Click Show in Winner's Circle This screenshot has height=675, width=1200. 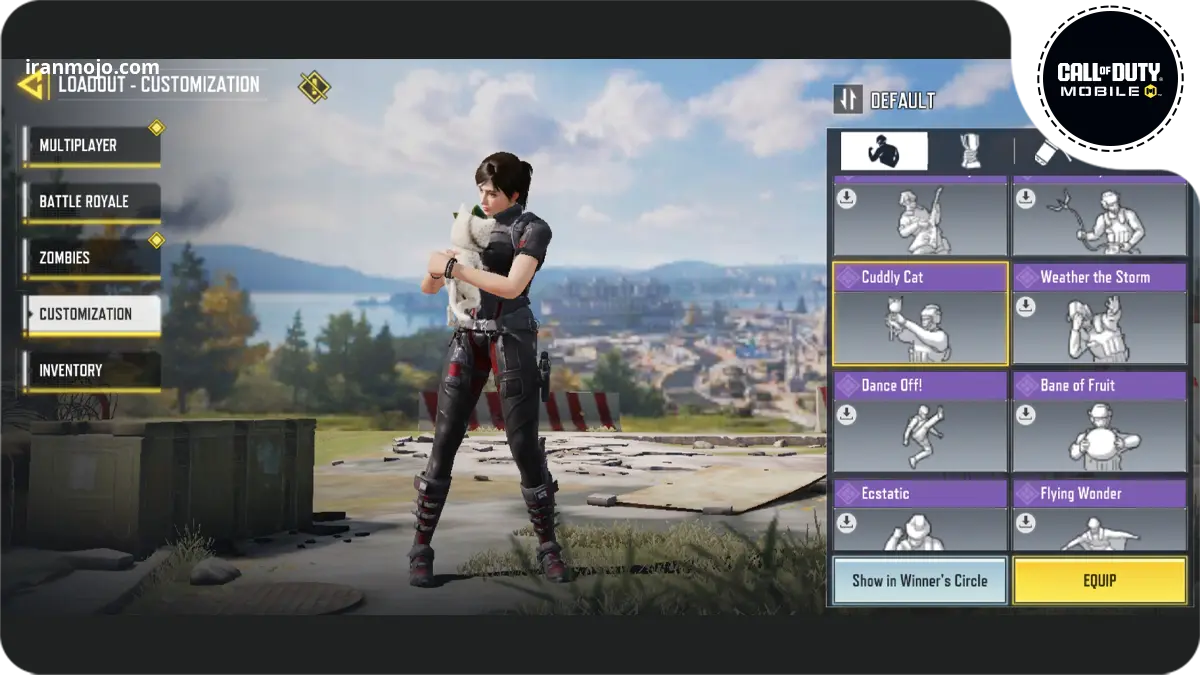[x=919, y=581]
